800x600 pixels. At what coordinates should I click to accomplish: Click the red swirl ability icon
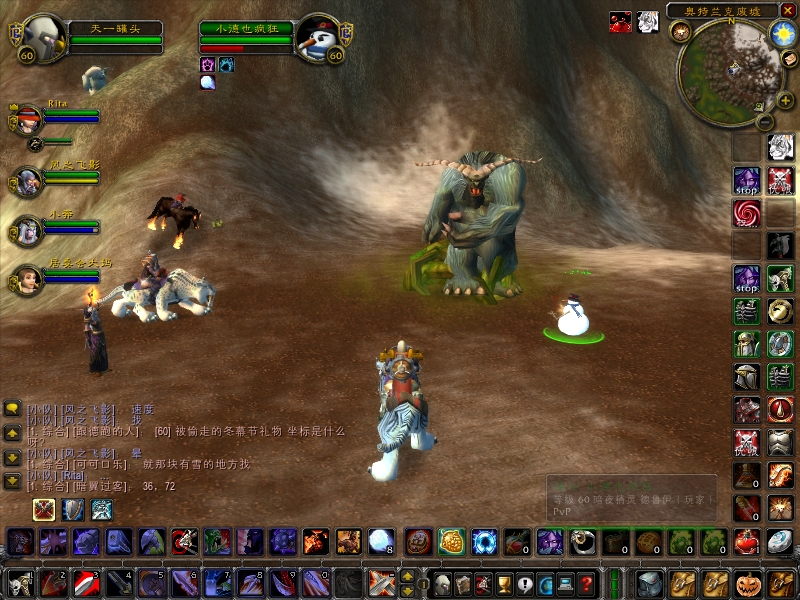pos(747,213)
